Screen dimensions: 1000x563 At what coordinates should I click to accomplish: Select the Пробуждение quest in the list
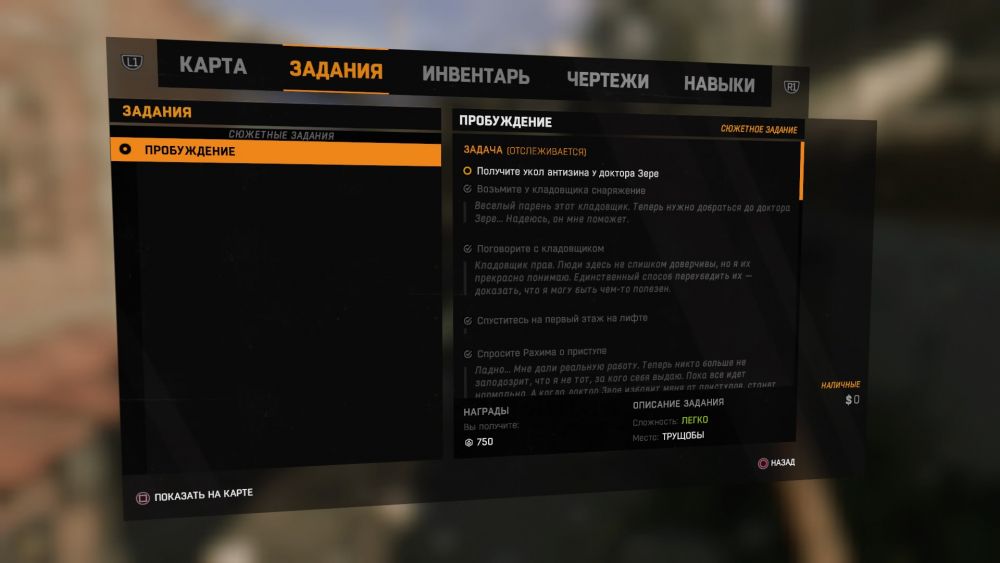coord(275,151)
